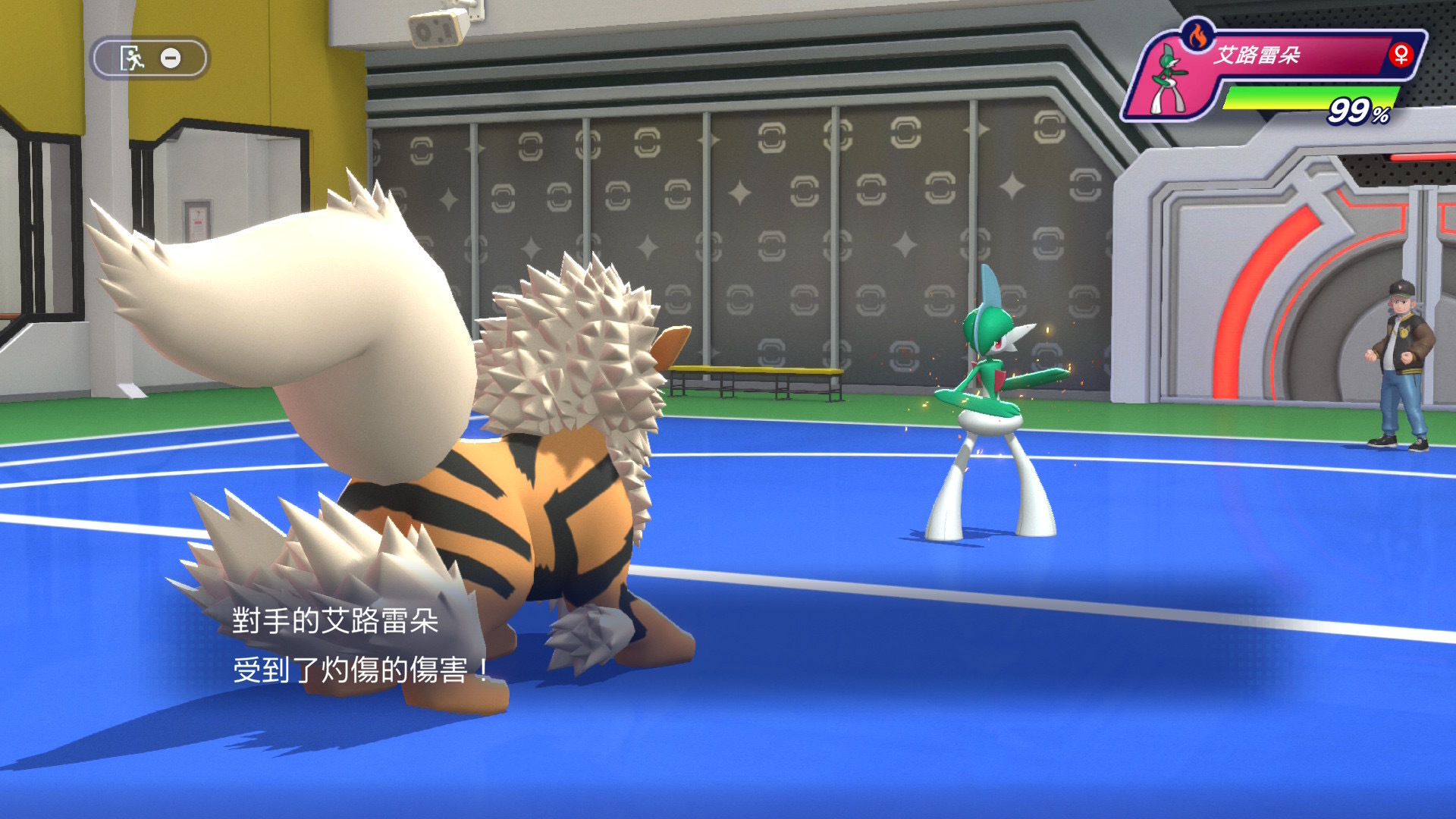Click the burn status flame icon

click(1197, 36)
